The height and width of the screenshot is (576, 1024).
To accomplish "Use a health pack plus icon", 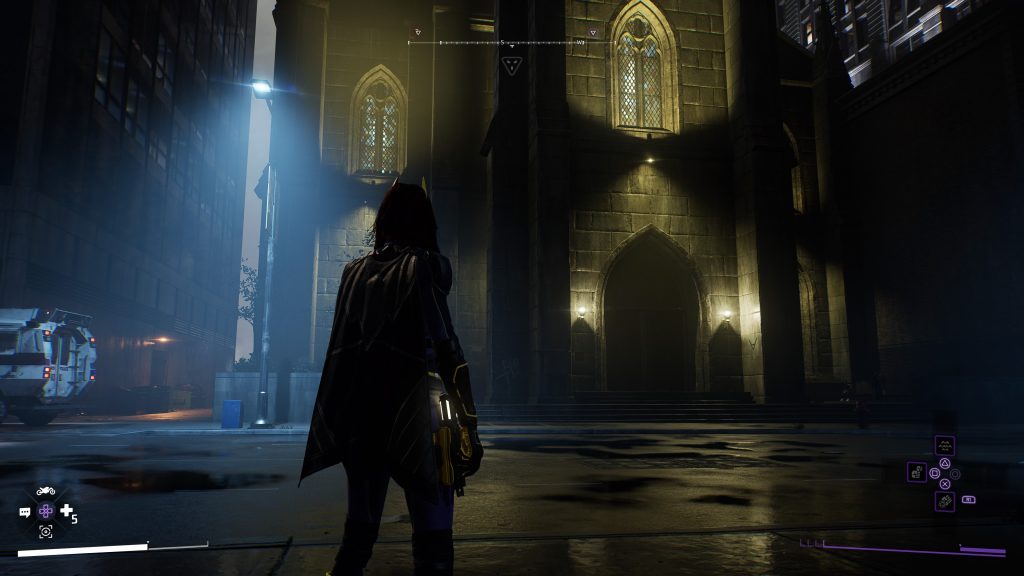I will [66, 511].
